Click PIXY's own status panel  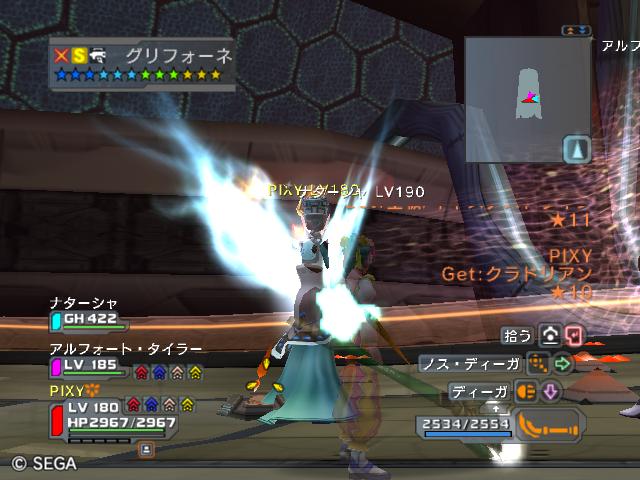pyautogui.click(x=112, y=414)
